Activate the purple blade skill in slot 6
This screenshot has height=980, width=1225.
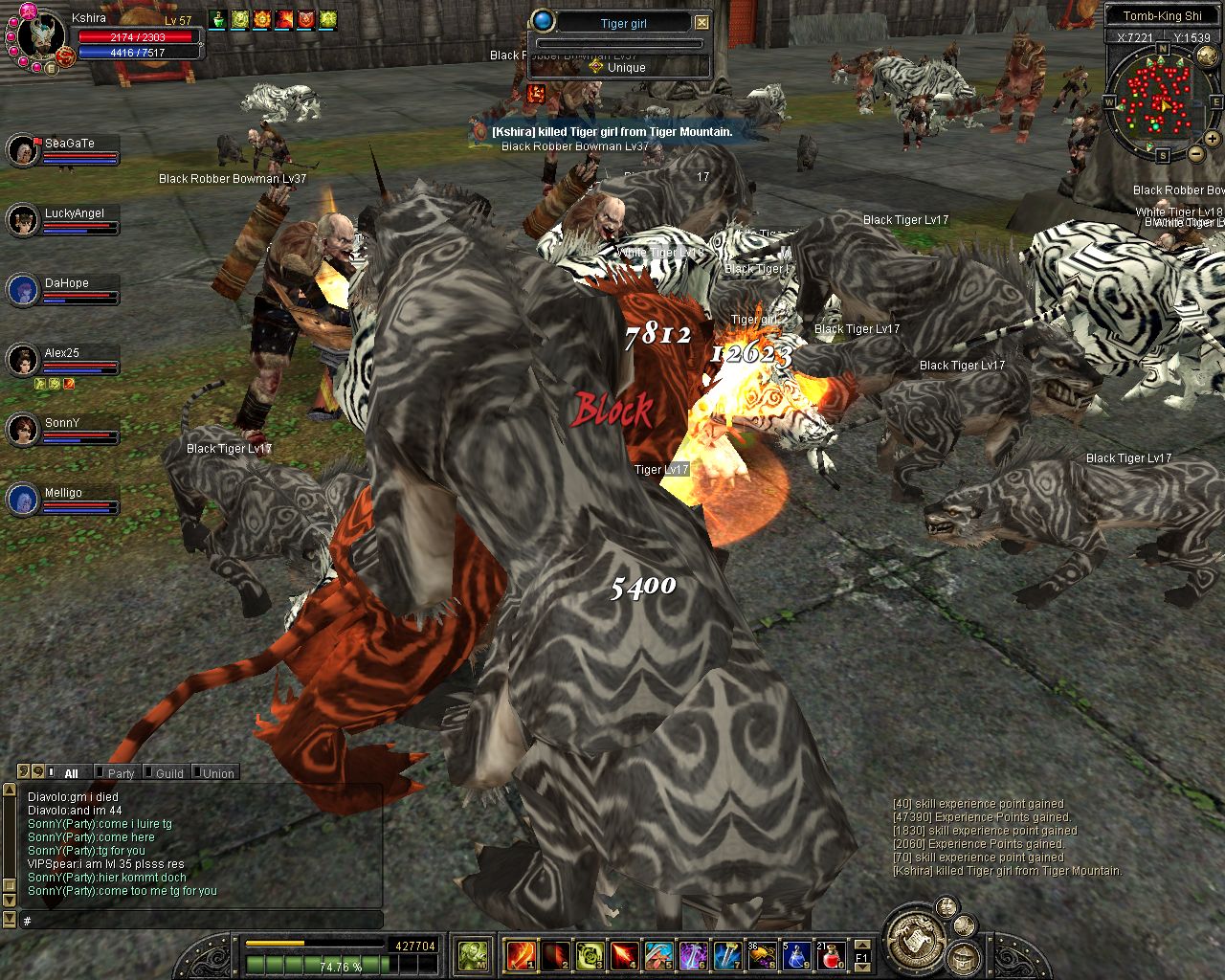[x=693, y=954]
